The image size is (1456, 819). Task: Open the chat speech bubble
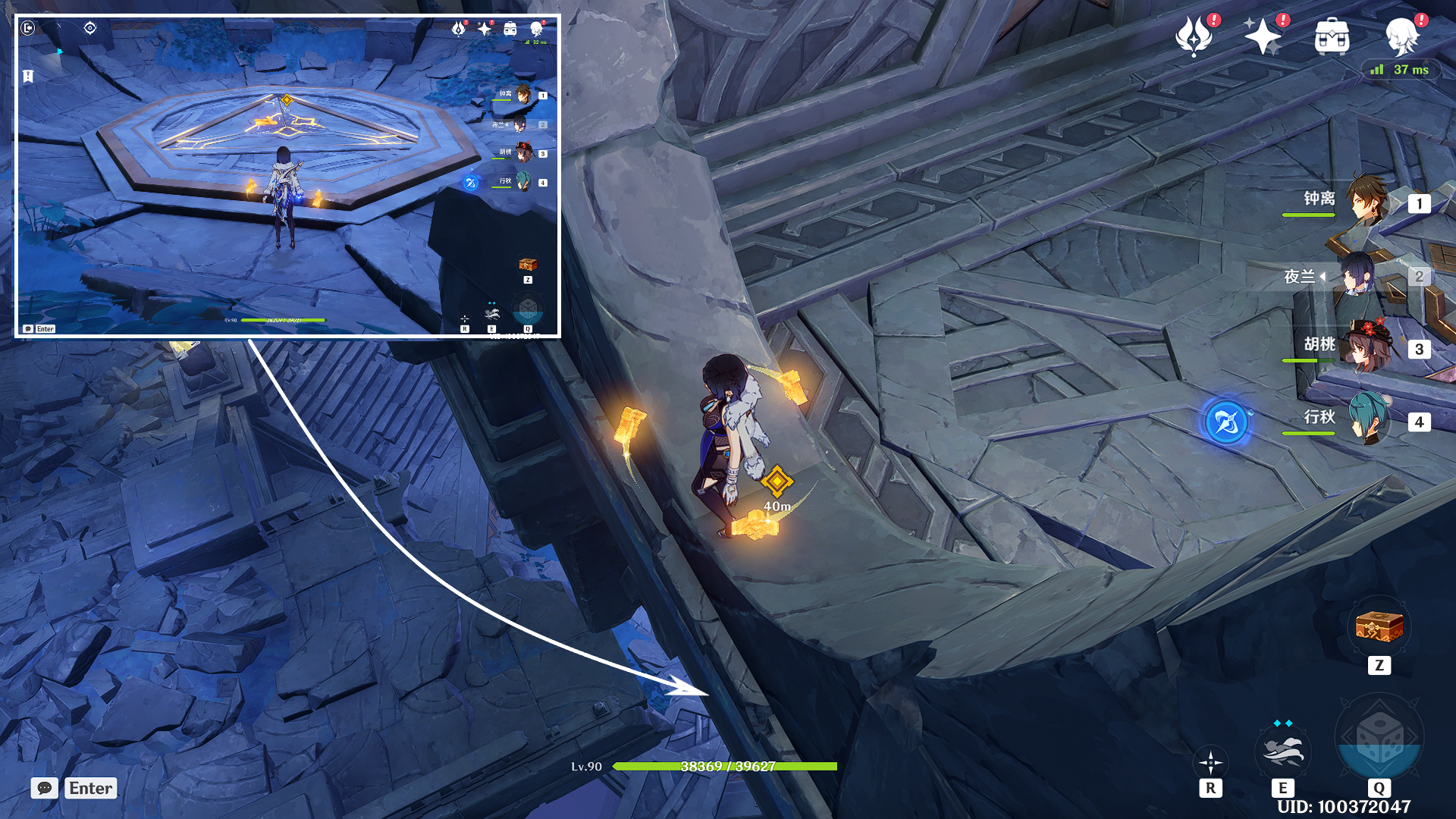point(45,788)
